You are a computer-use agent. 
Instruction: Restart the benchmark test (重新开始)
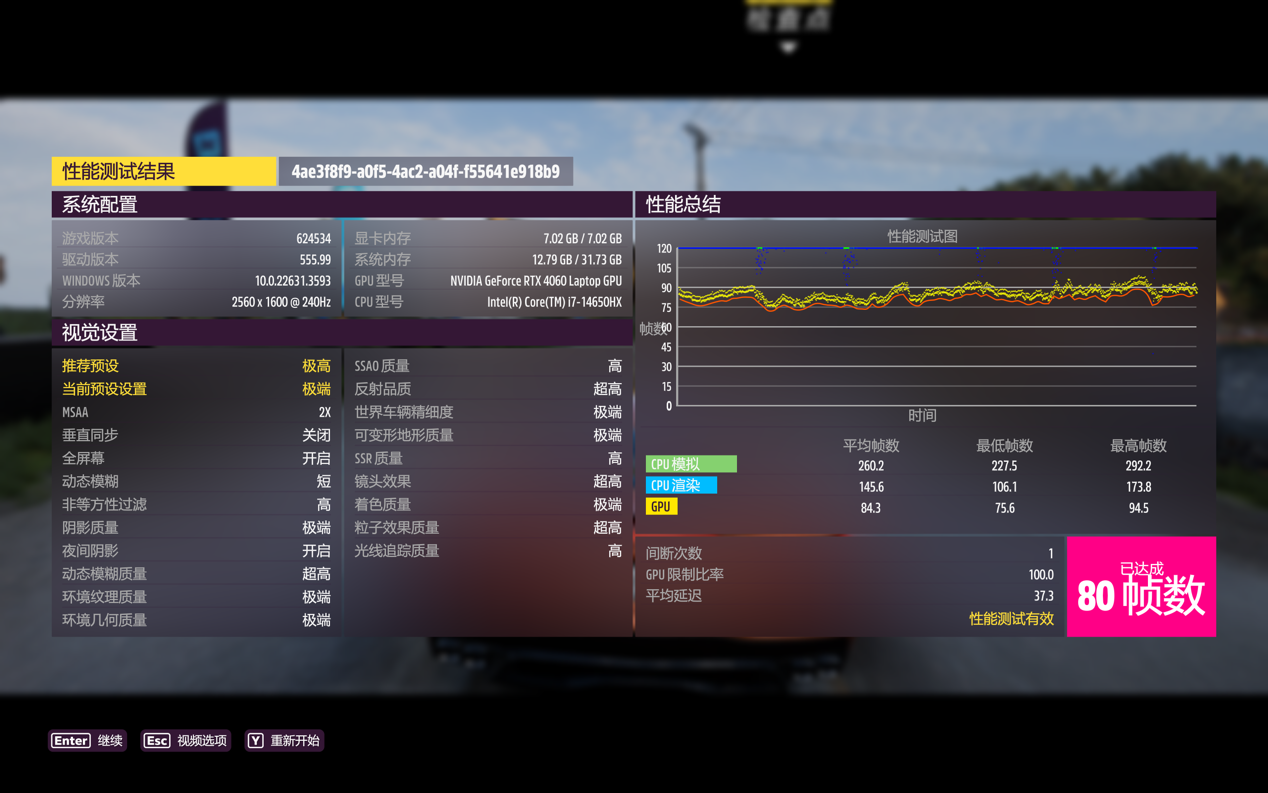coord(285,741)
